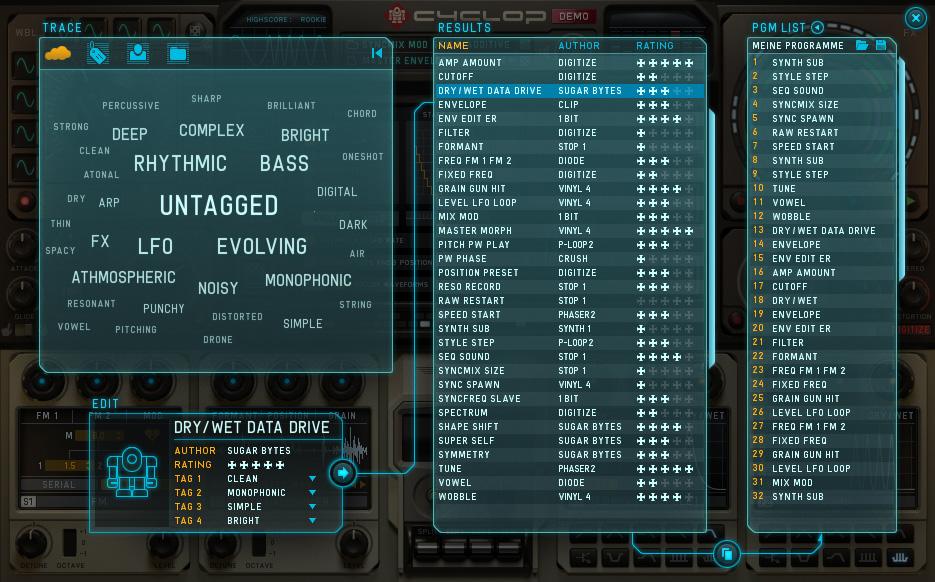This screenshot has width=935, height=582.
Task: Filter presets by the RHYTHMIC tag
Action: pos(180,164)
